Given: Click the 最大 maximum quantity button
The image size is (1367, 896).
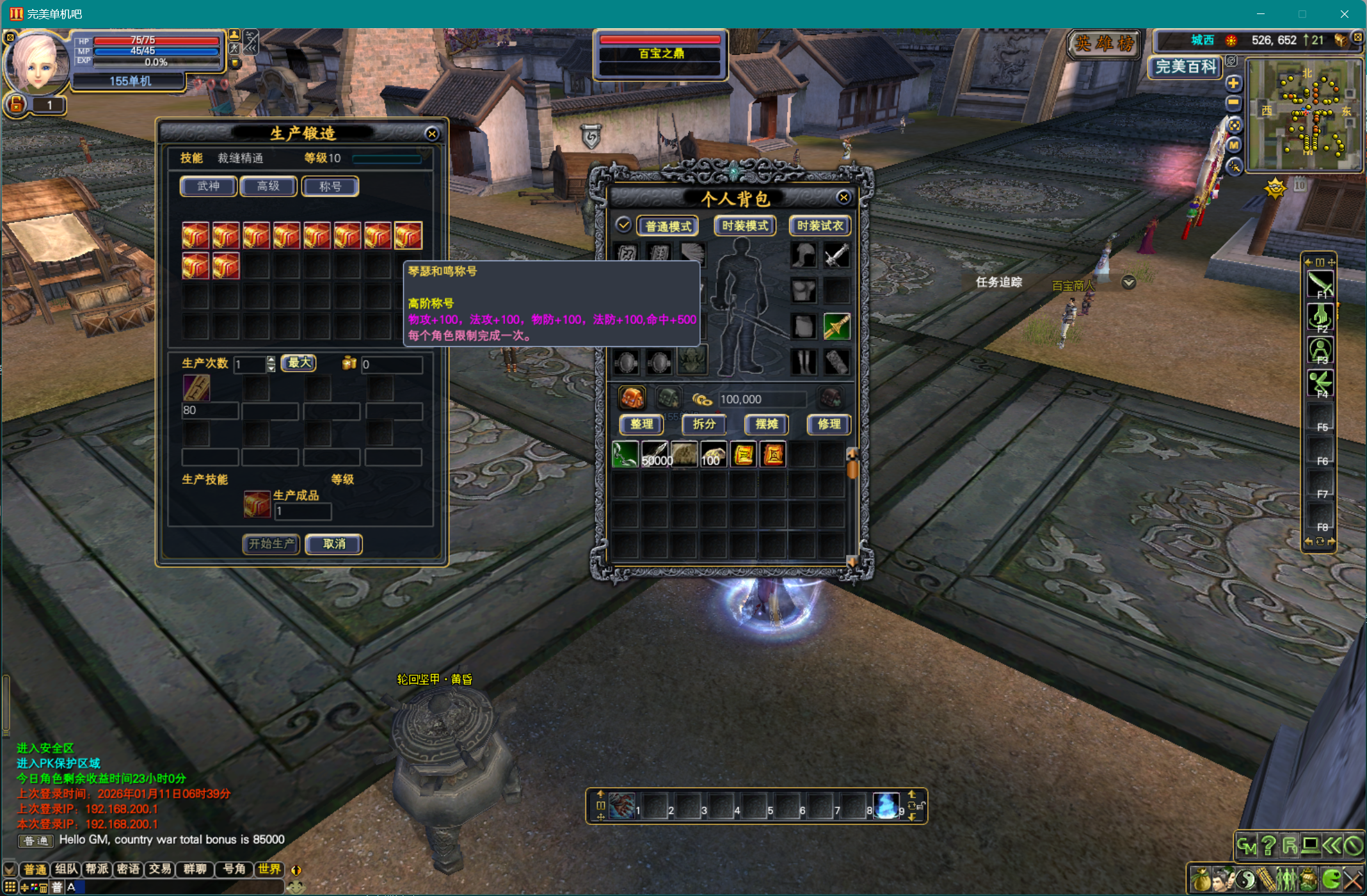Looking at the screenshot, I should tap(299, 363).
